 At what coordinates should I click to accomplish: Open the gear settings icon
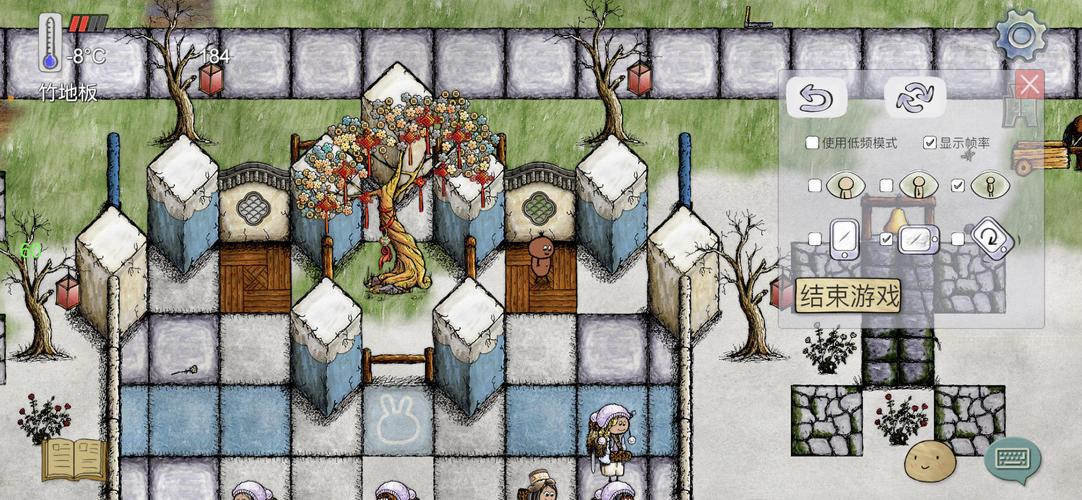1020,37
